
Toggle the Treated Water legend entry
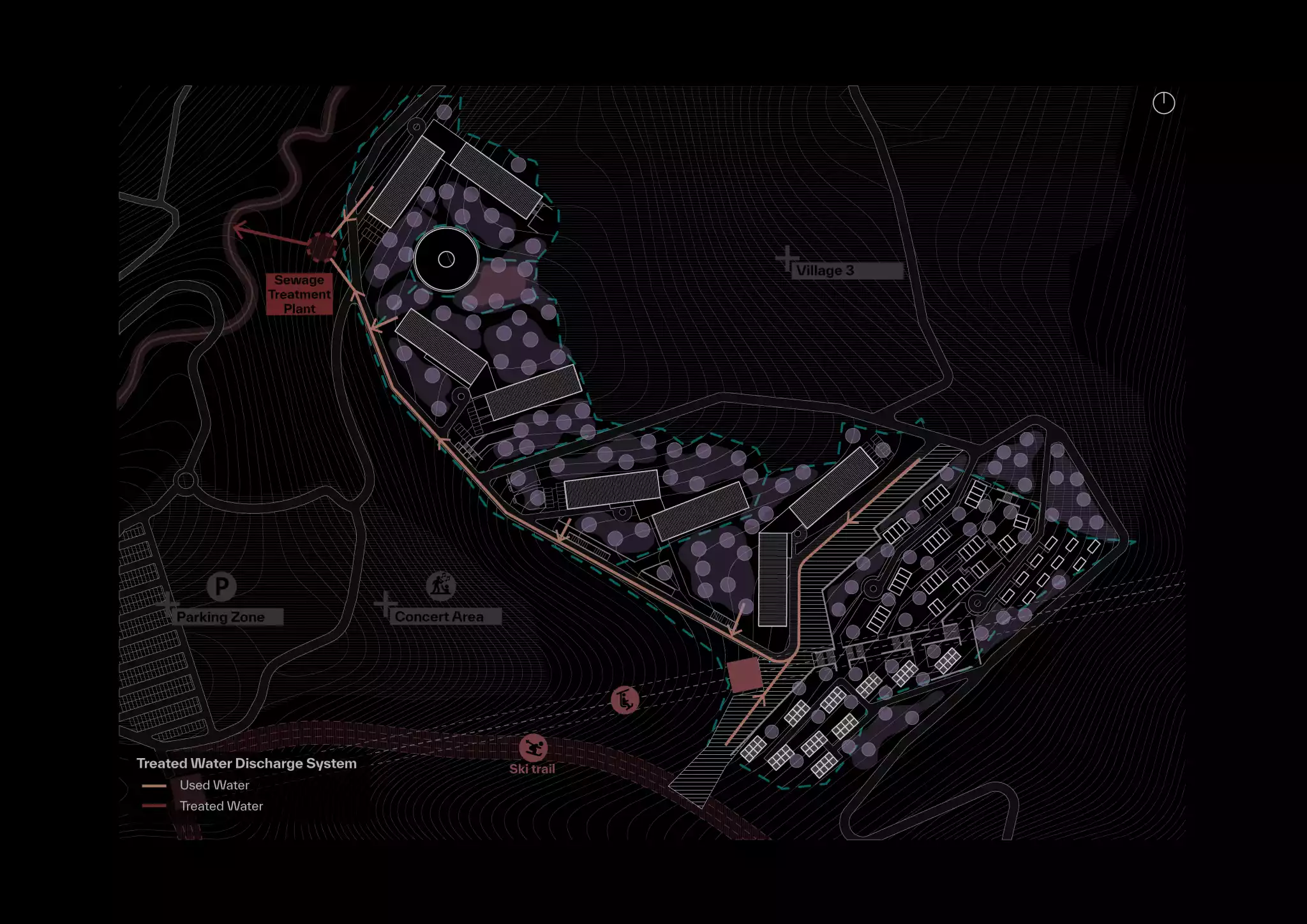pyautogui.click(x=221, y=806)
